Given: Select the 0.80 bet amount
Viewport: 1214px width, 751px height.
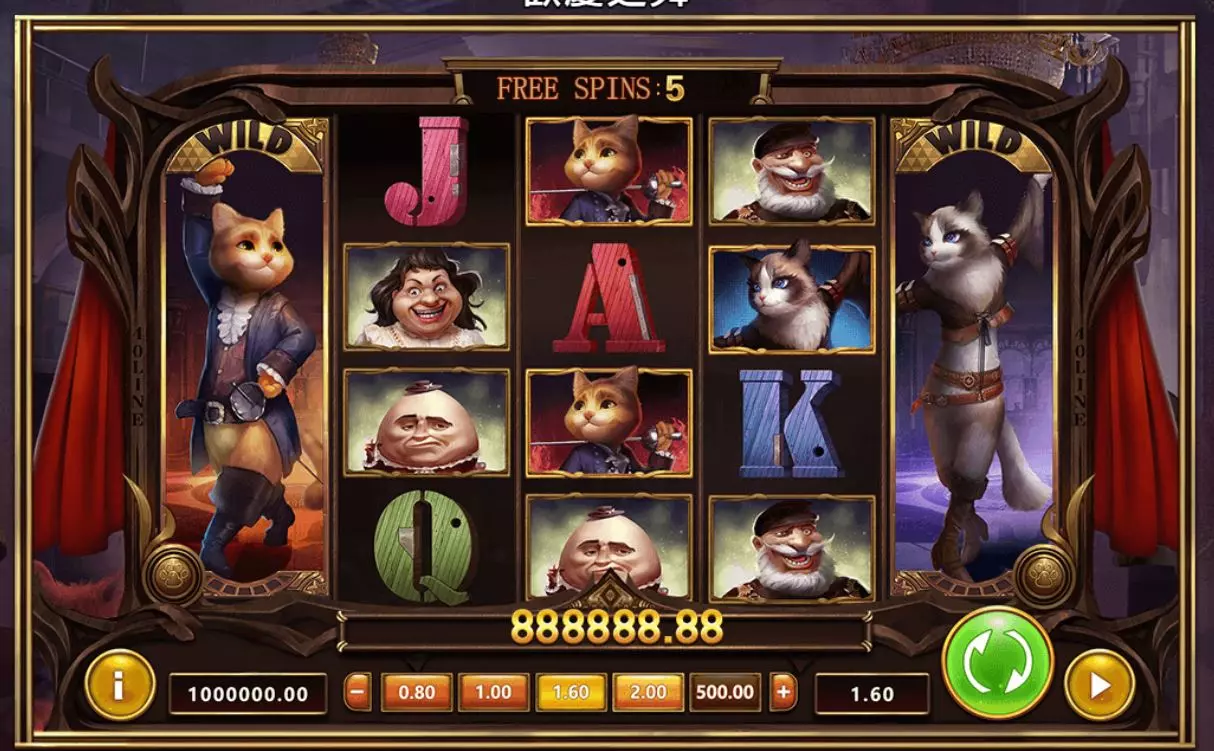Looking at the screenshot, I should coord(416,692).
